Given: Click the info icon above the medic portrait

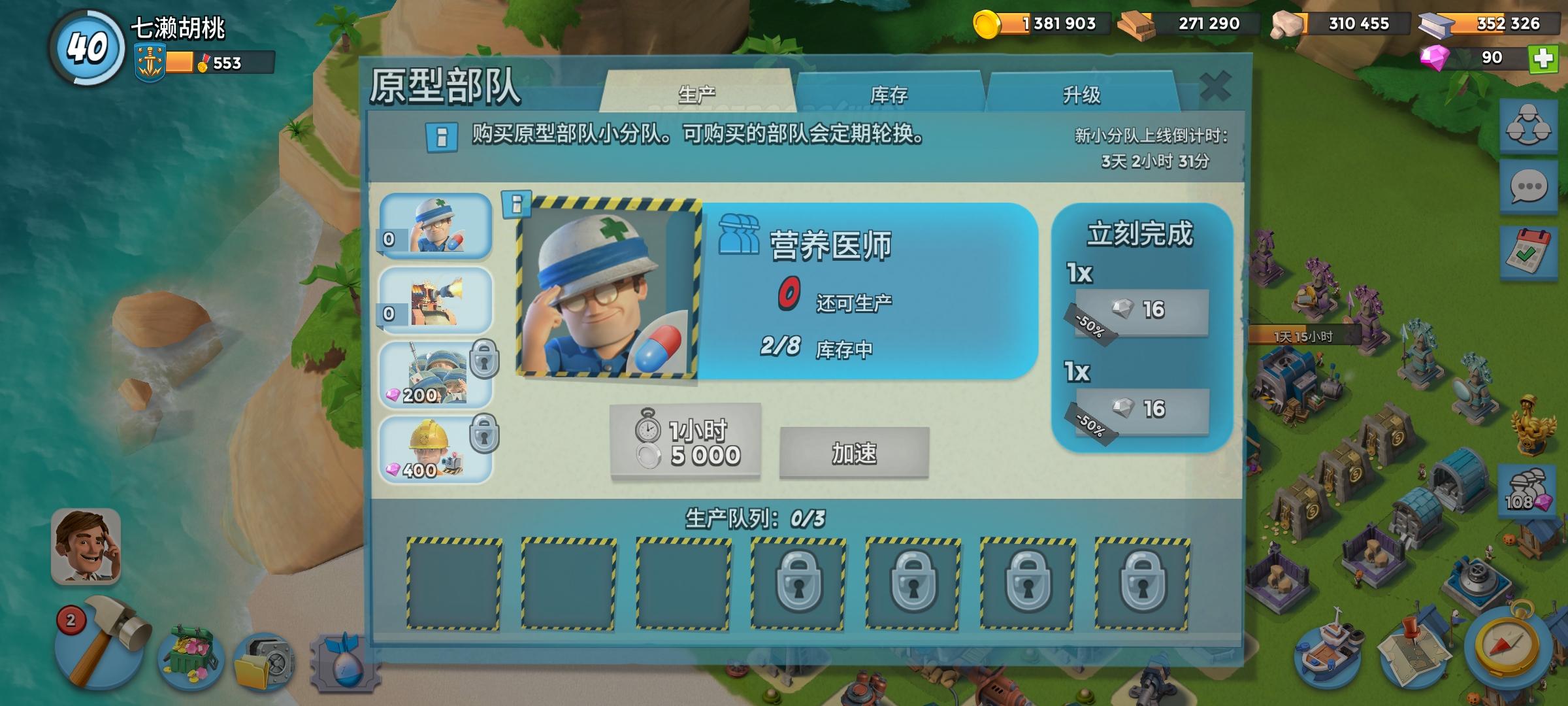Looking at the screenshot, I should click(516, 204).
